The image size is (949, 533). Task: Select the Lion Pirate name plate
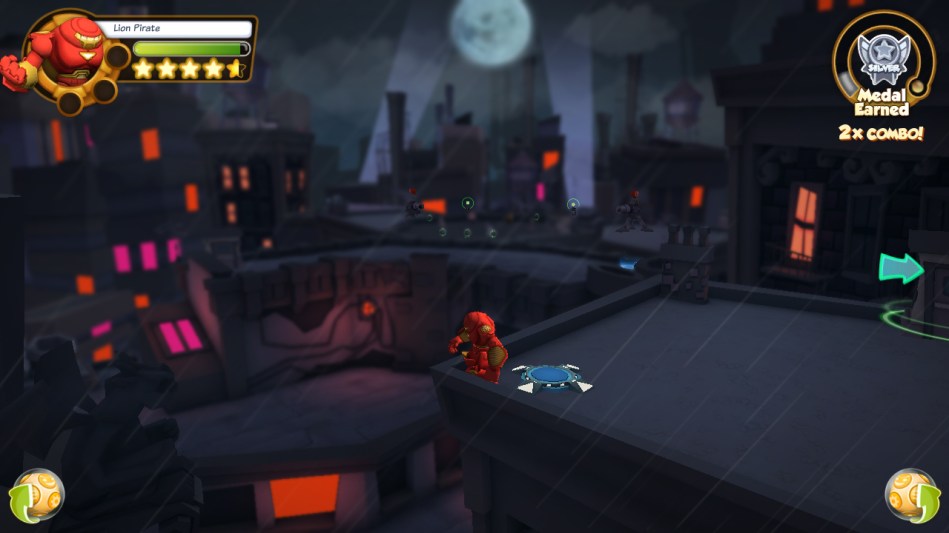click(174, 29)
